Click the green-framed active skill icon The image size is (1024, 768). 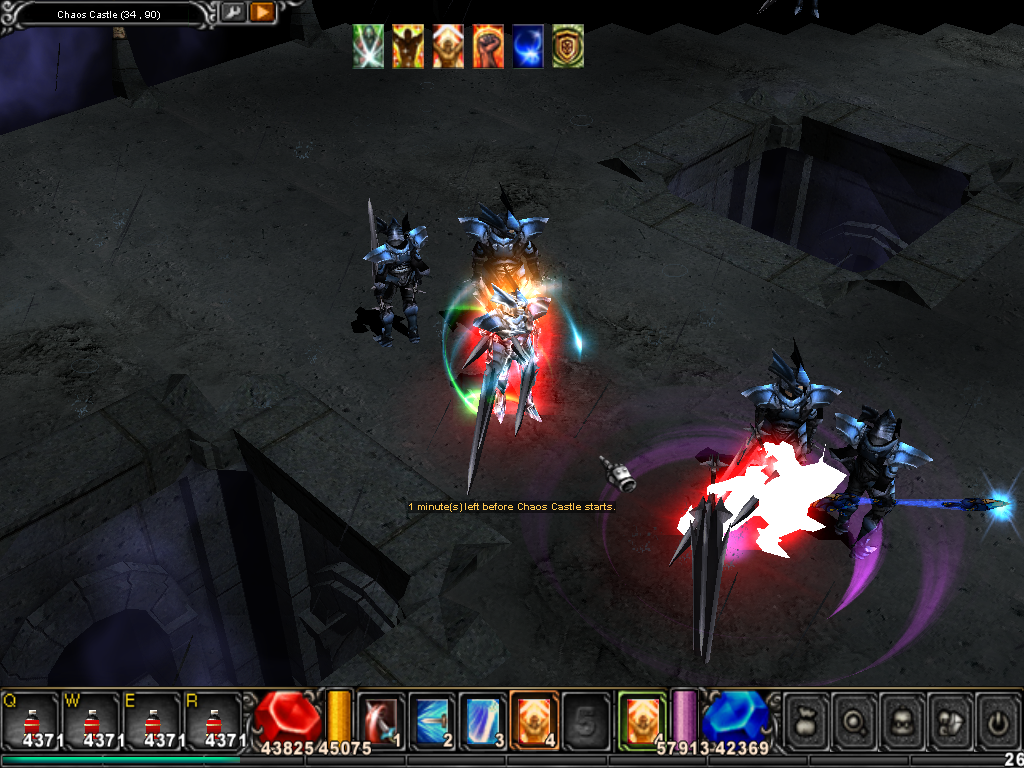coord(641,718)
